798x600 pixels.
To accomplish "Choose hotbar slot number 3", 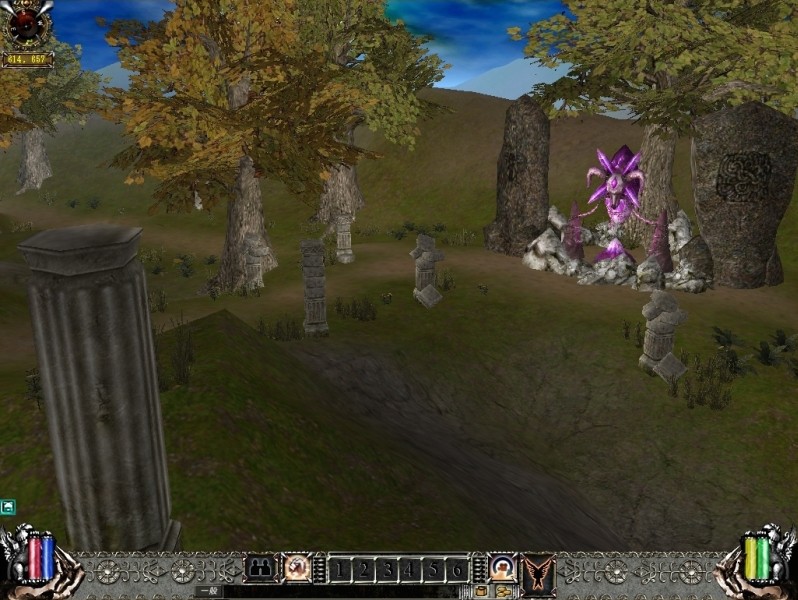I will (x=386, y=570).
